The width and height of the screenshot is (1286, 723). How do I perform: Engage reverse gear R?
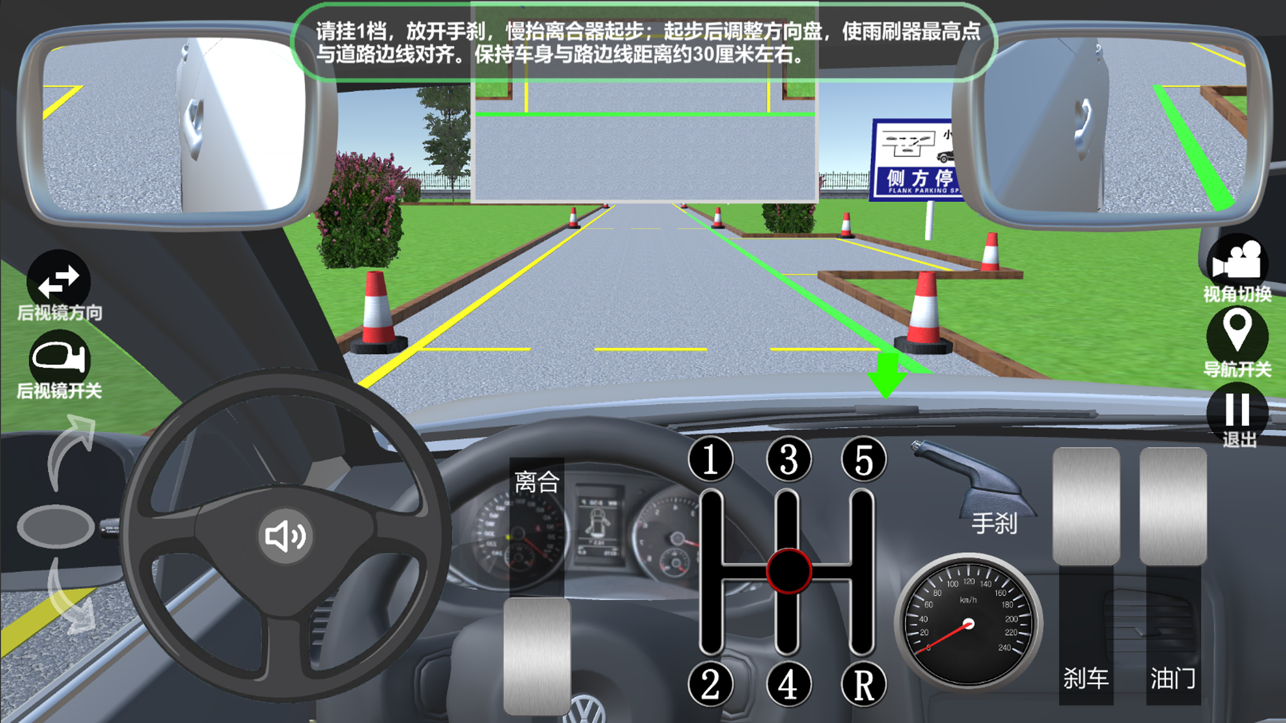(x=864, y=684)
